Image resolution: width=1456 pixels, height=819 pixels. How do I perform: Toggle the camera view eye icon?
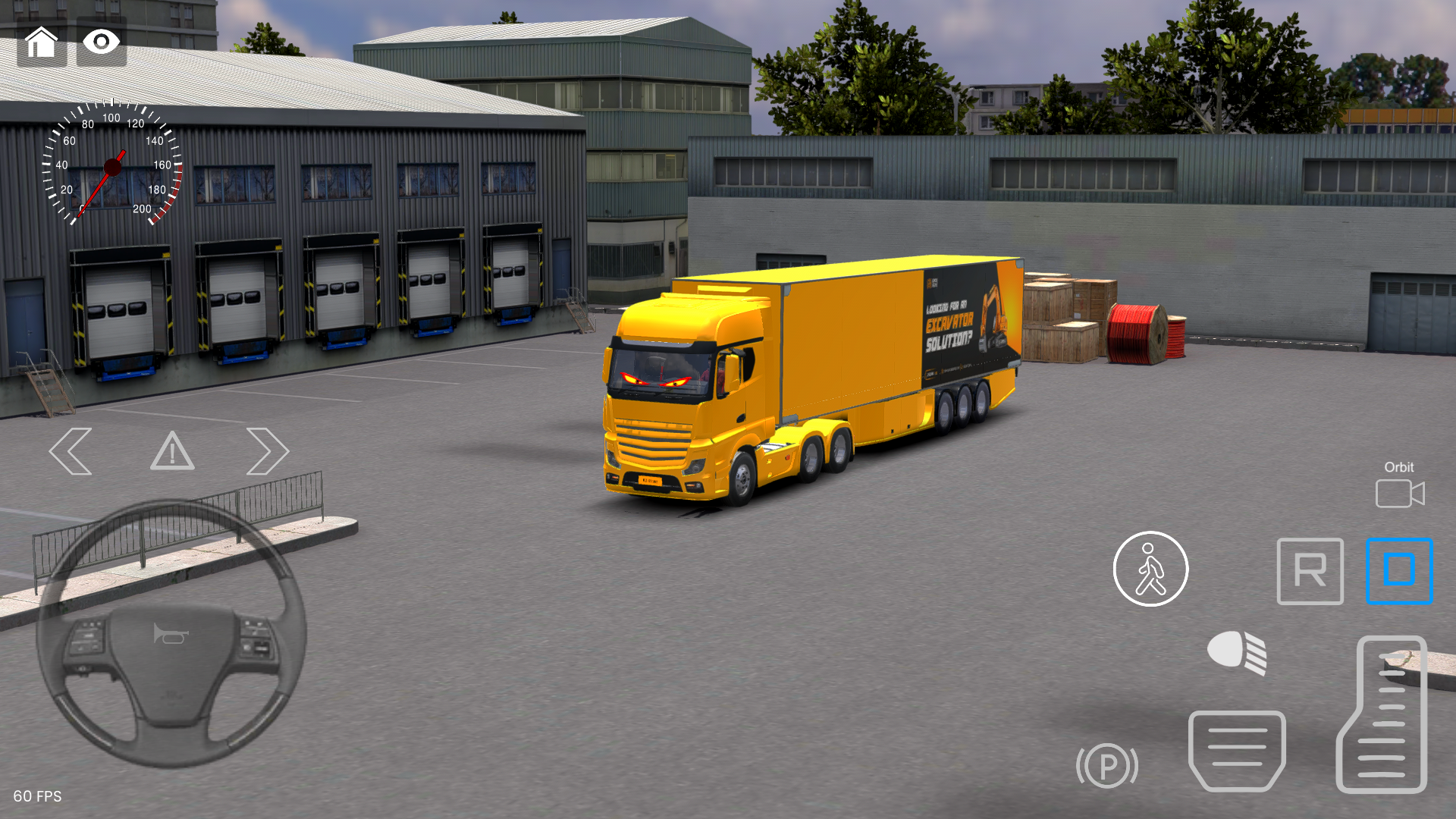101,42
